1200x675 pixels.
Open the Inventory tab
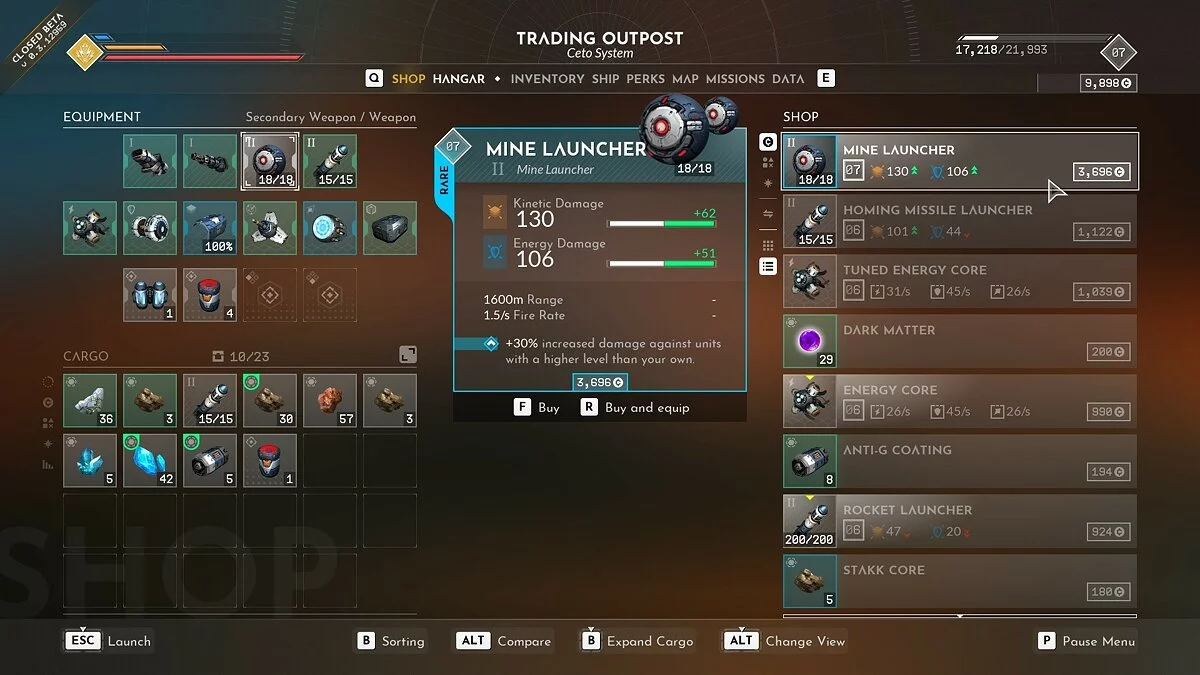click(x=547, y=79)
